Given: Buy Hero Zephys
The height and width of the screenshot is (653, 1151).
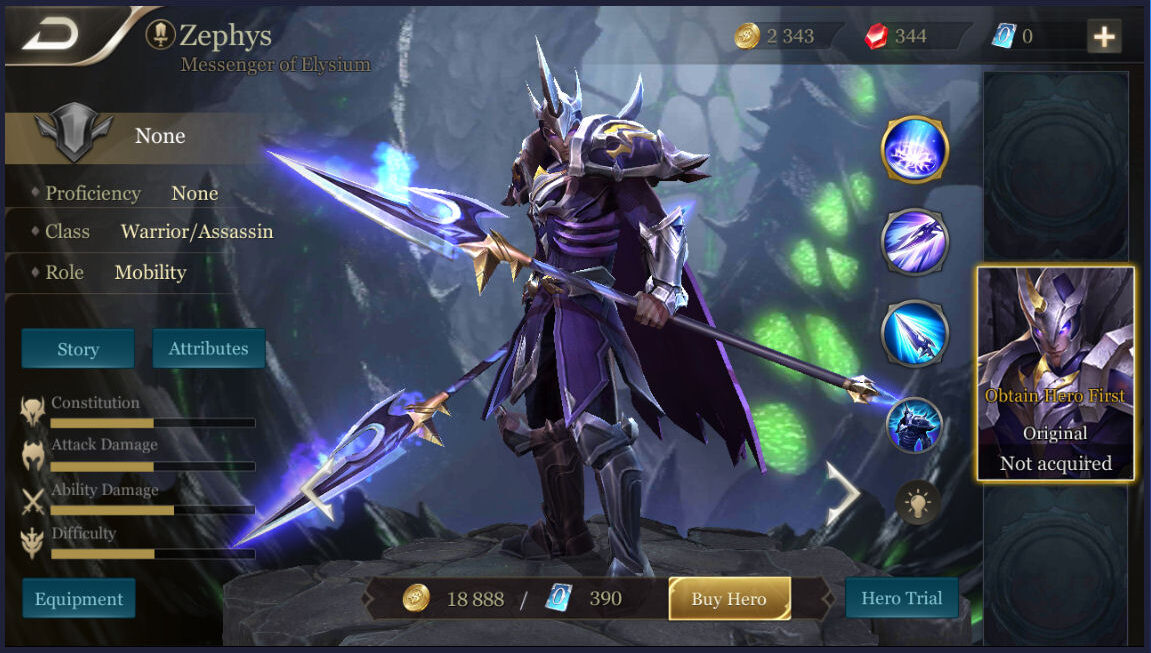Looking at the screenshot, I should [x=729, y=599].
